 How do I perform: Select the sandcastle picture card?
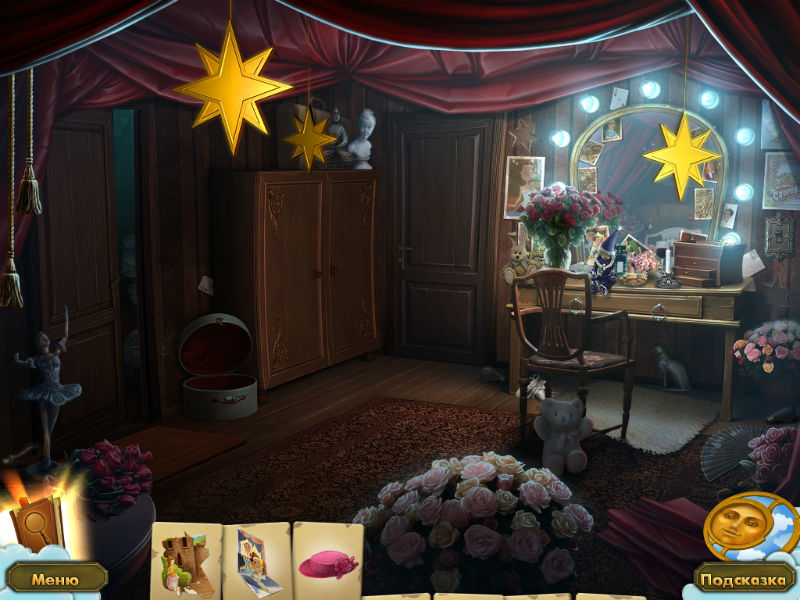click(x=185, y=562)
